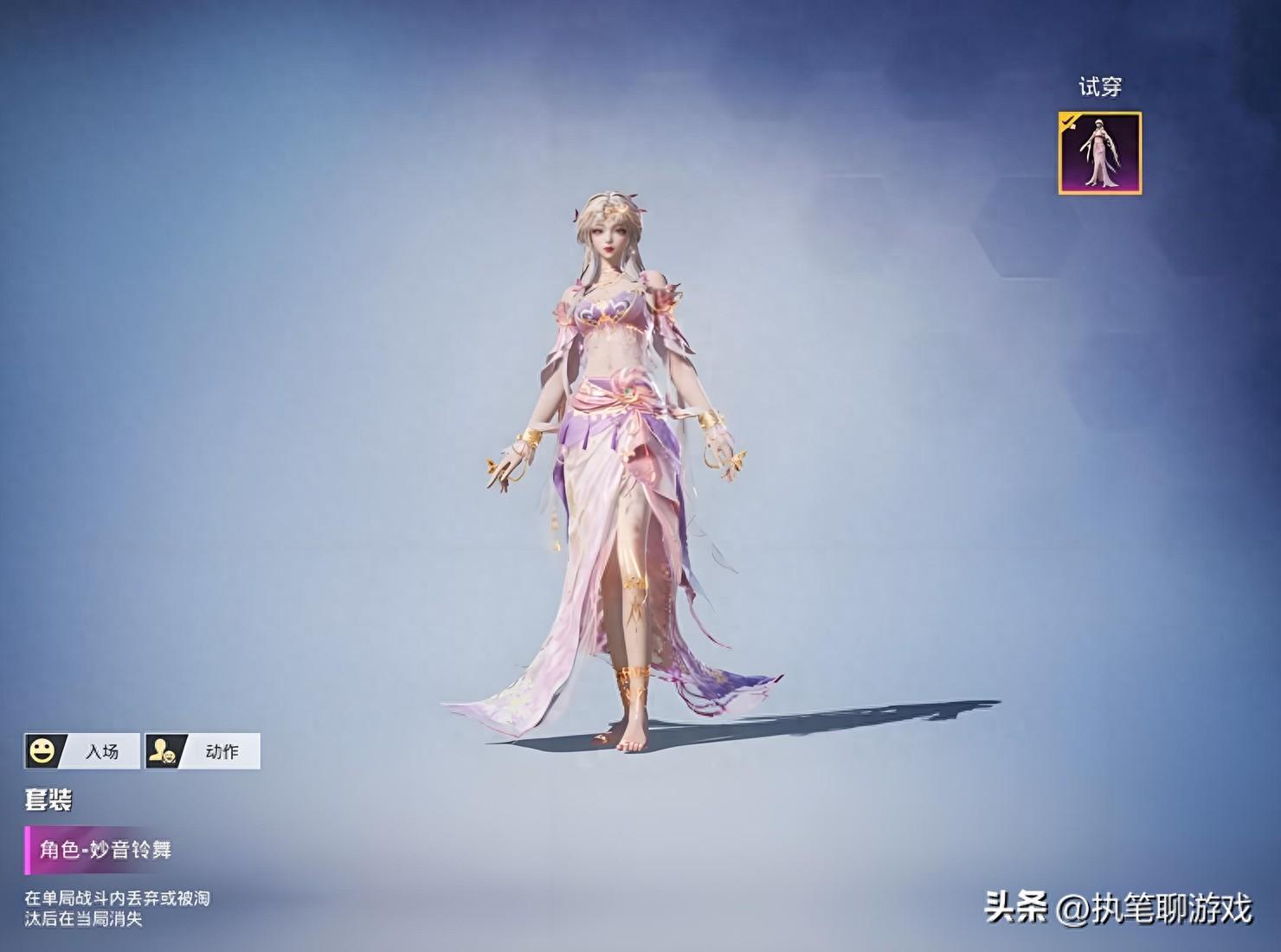Select the 角色-妙音铃舞 outfit entry

(106, 850)
